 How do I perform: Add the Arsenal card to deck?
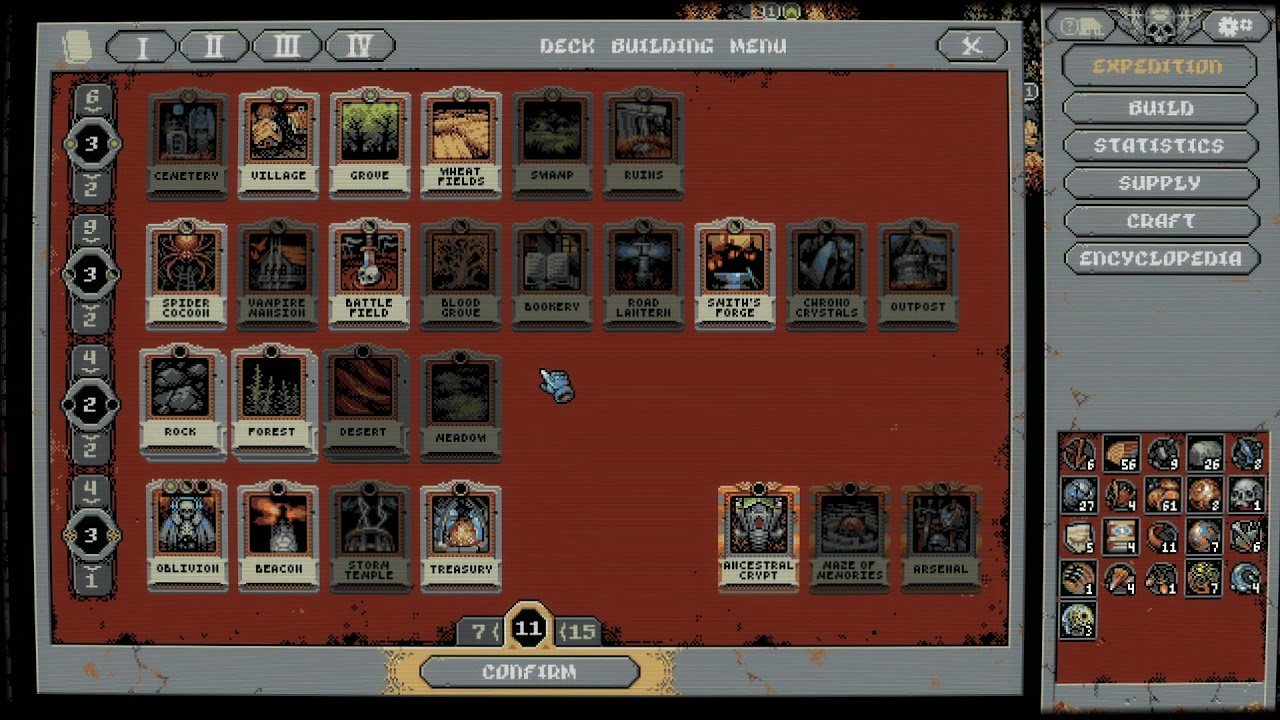click(x=941, y=537)
